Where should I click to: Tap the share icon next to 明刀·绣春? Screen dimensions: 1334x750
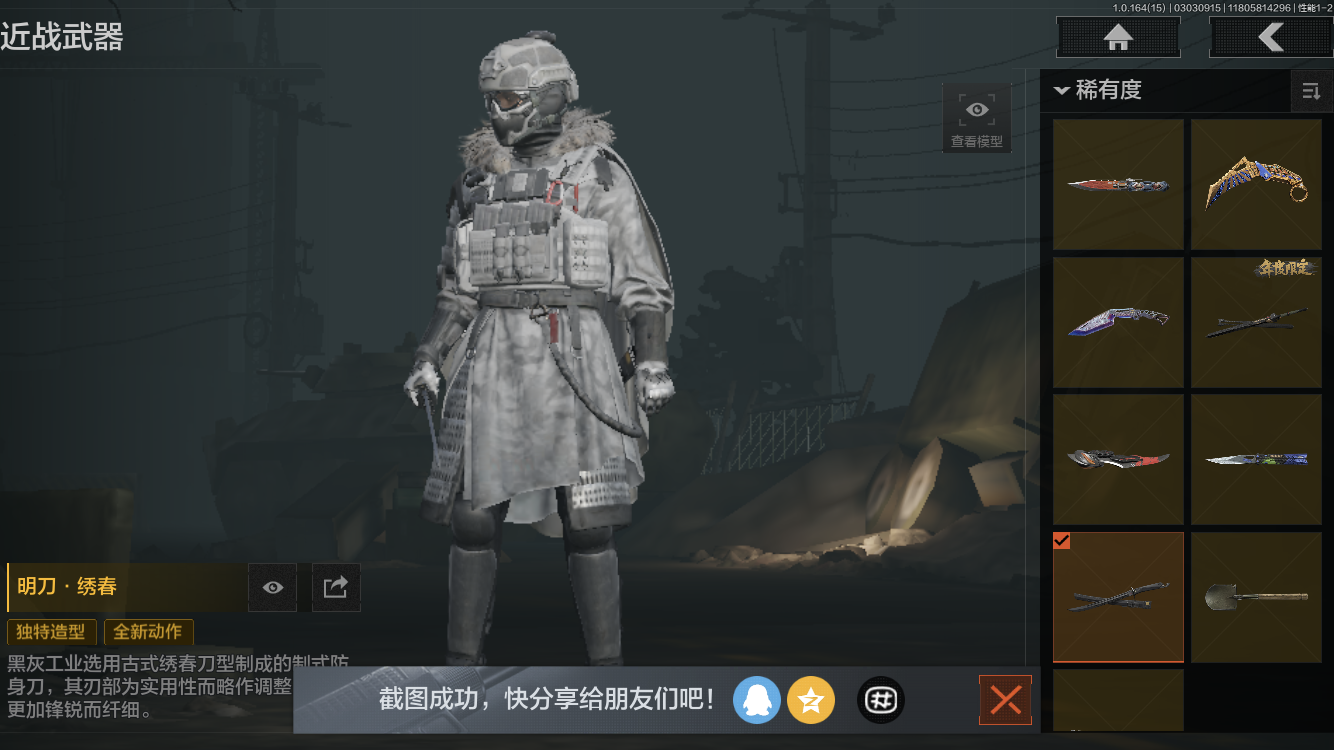point(336,587)
